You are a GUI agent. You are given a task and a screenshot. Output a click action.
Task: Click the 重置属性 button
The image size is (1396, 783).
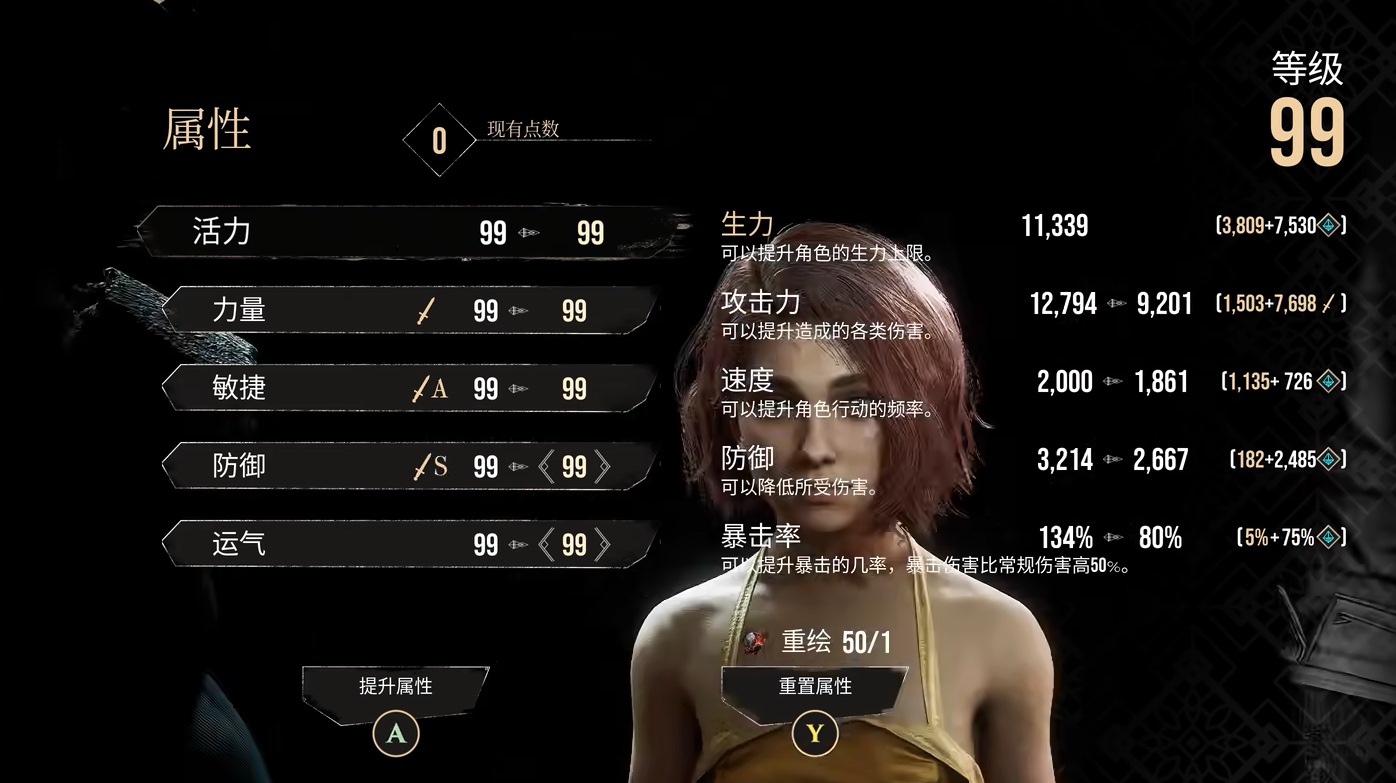tap(815, 688)
